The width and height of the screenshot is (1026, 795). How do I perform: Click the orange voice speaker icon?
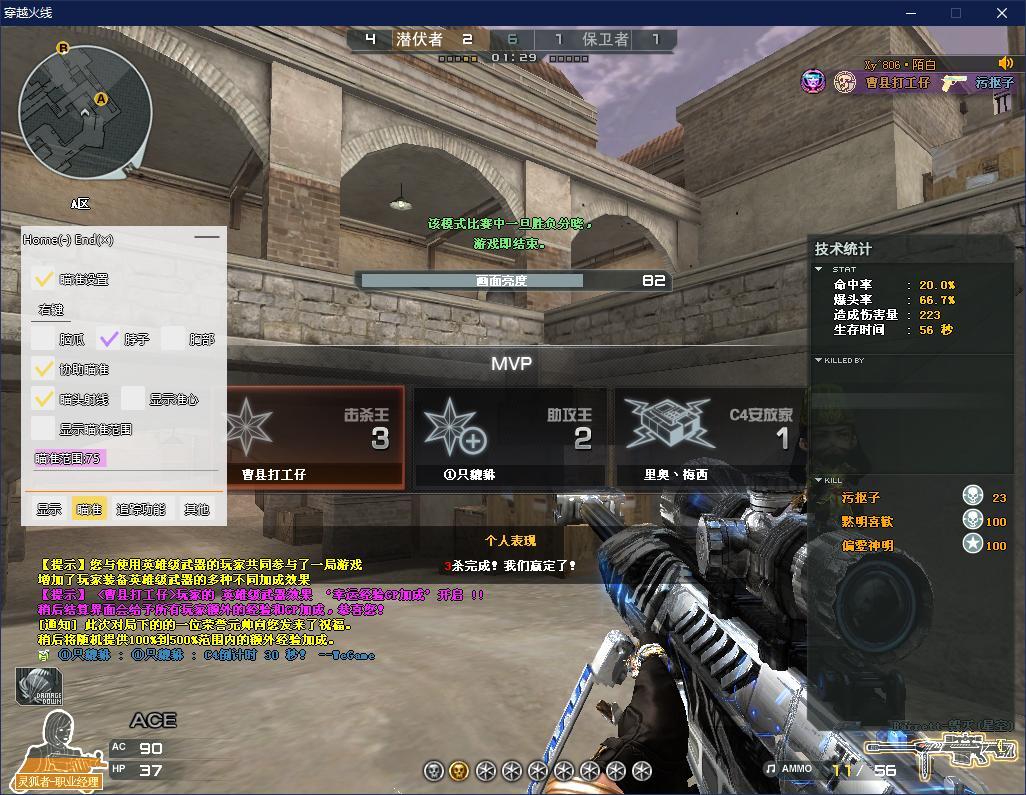click(1006, 63)
